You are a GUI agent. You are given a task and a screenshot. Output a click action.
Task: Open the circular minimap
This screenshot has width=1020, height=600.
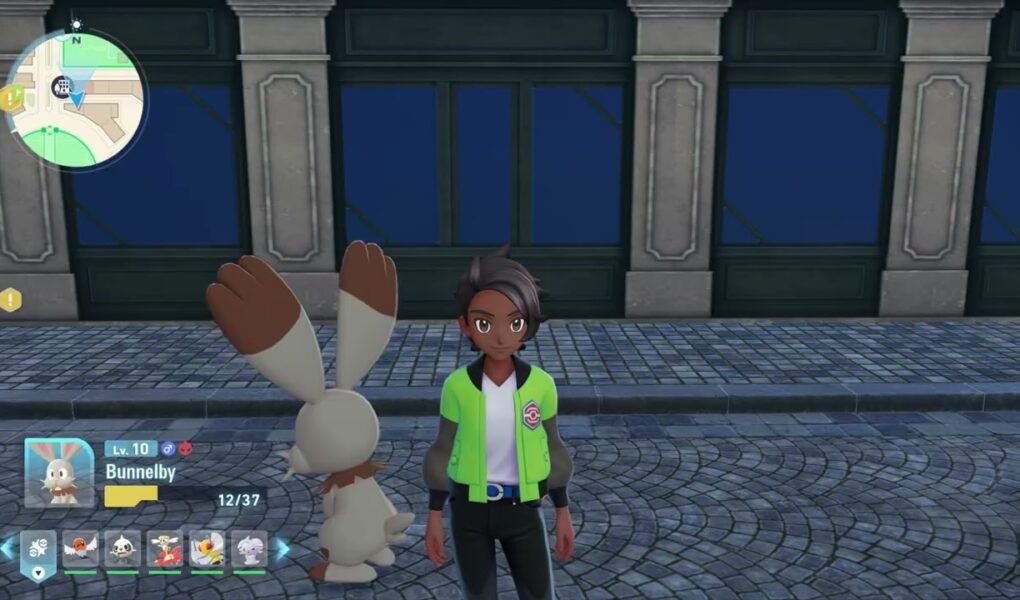(76, 99)
